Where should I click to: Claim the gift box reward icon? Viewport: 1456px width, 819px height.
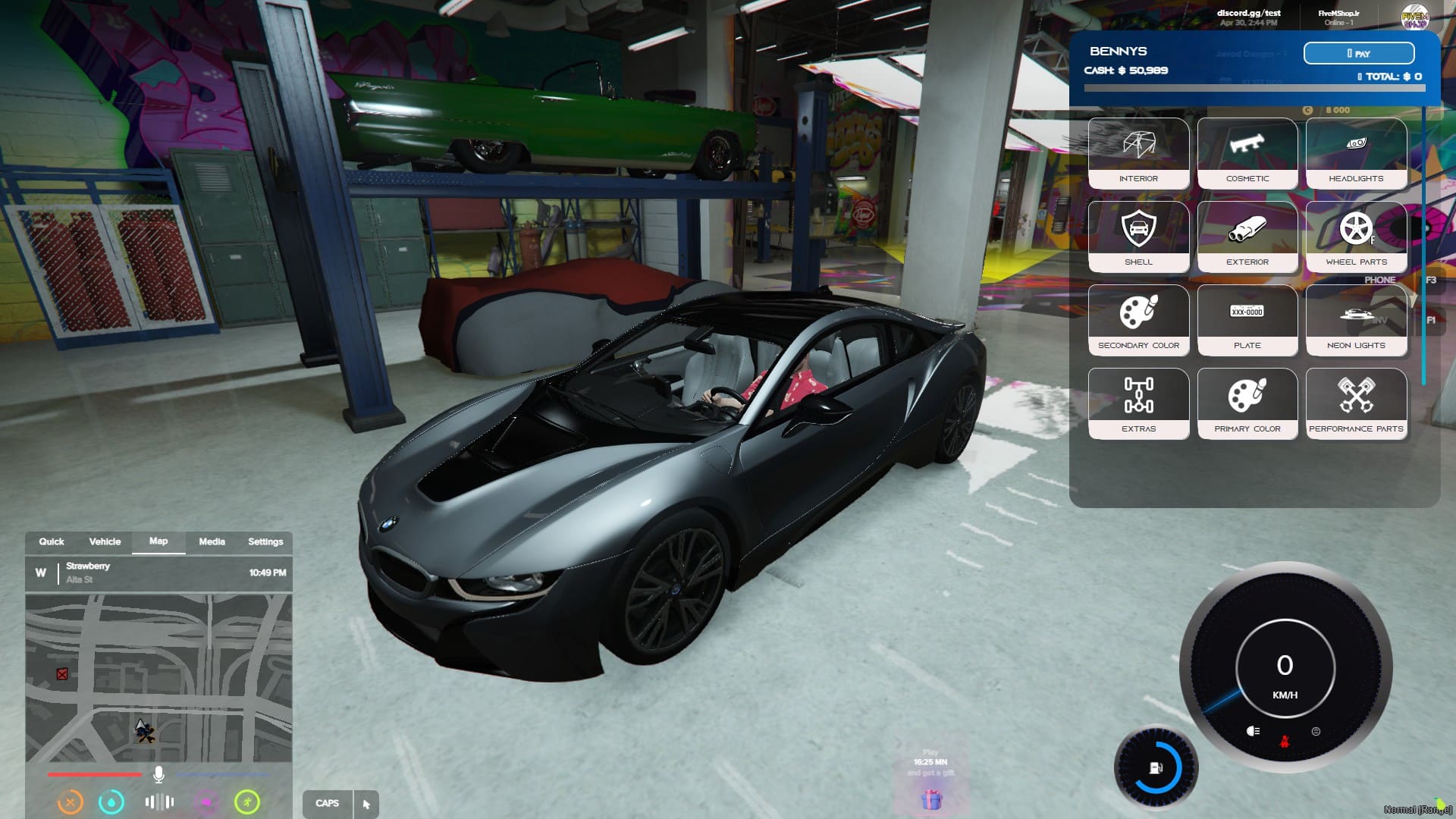pyautogui.click(x=931, y=799)
